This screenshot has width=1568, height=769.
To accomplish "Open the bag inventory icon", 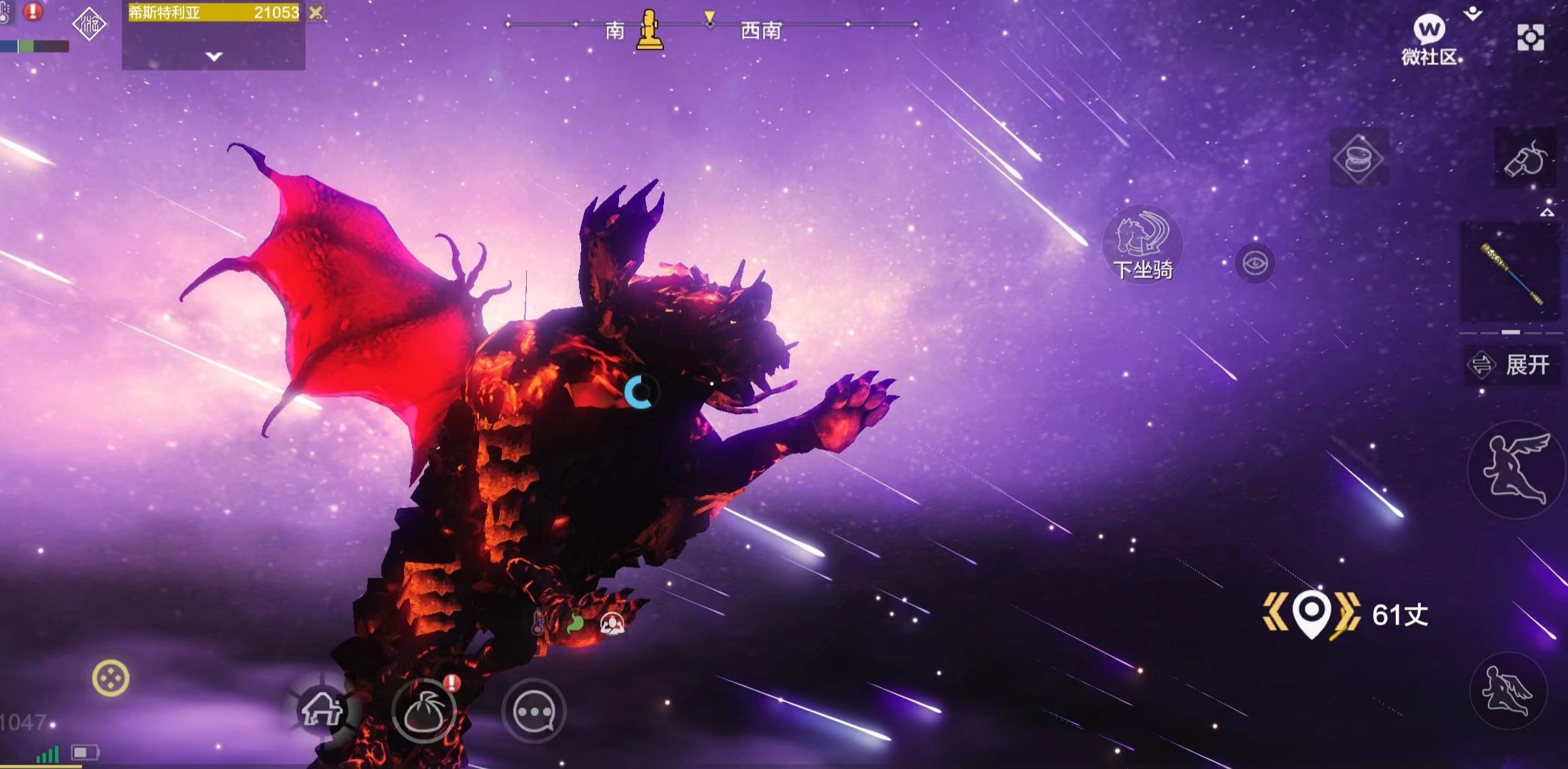I will pyautogui.click(x=425, y=711).
